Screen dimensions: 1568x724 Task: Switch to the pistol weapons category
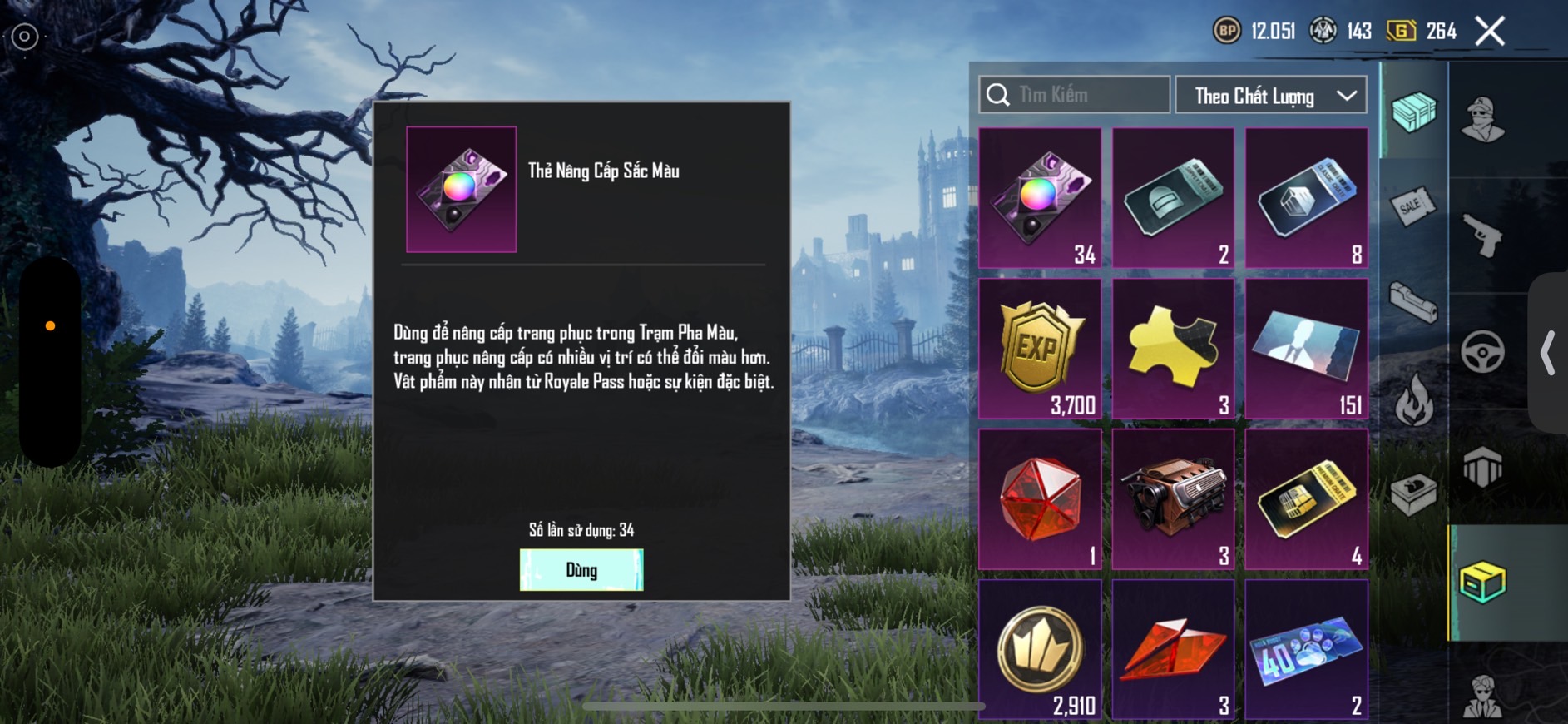click(1482, 236)
